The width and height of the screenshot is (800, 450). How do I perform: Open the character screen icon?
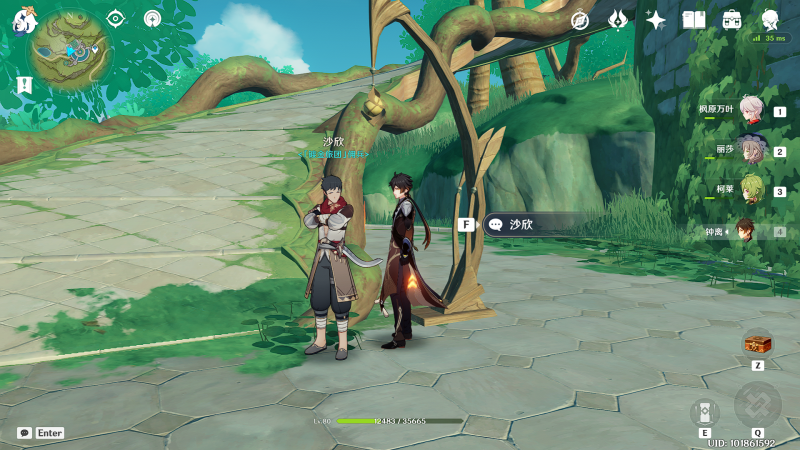[x=770, y=20]
